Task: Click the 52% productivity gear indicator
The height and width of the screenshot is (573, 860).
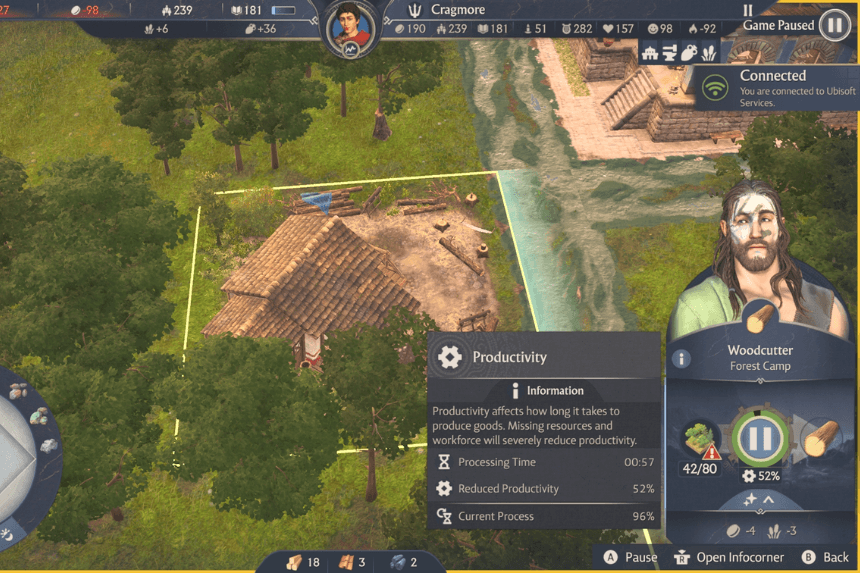Action: point(760,476)
